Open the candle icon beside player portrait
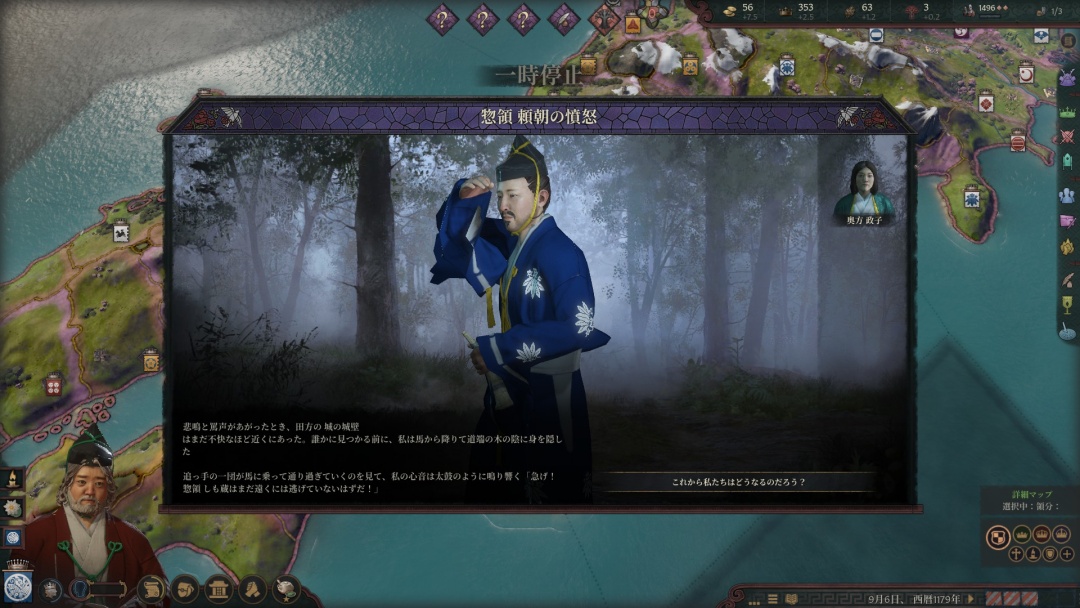This screenshot has height=608, width=1080. tap(13, 479)
